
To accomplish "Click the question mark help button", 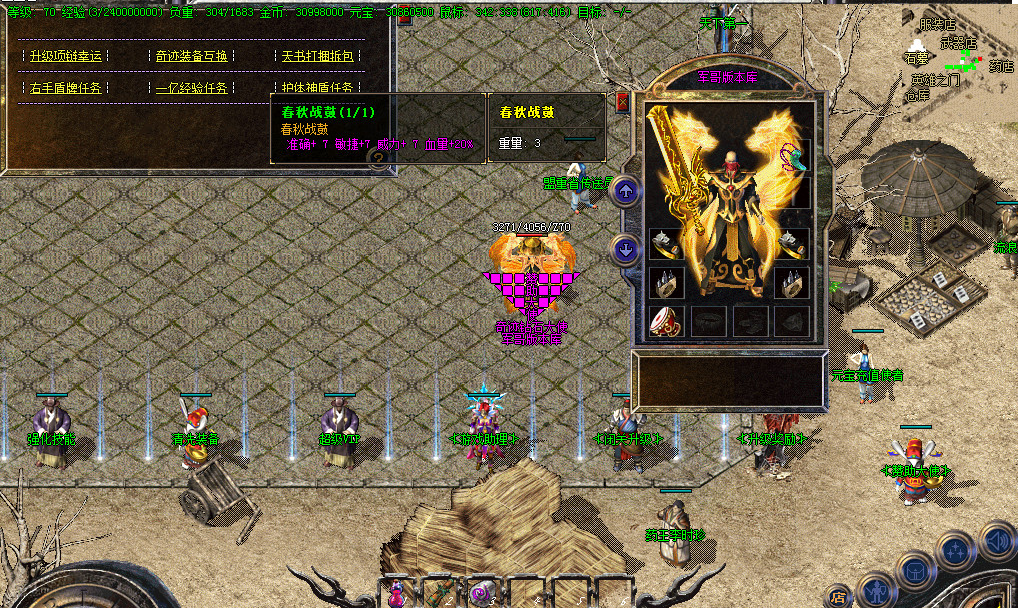I will (379, 161).
